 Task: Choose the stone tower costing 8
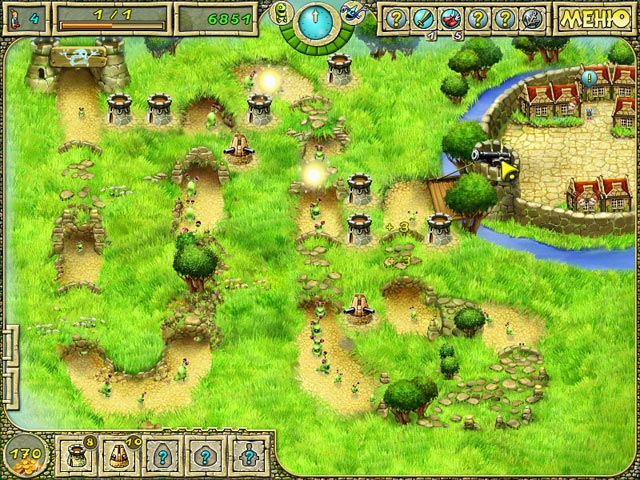(75, 453)
